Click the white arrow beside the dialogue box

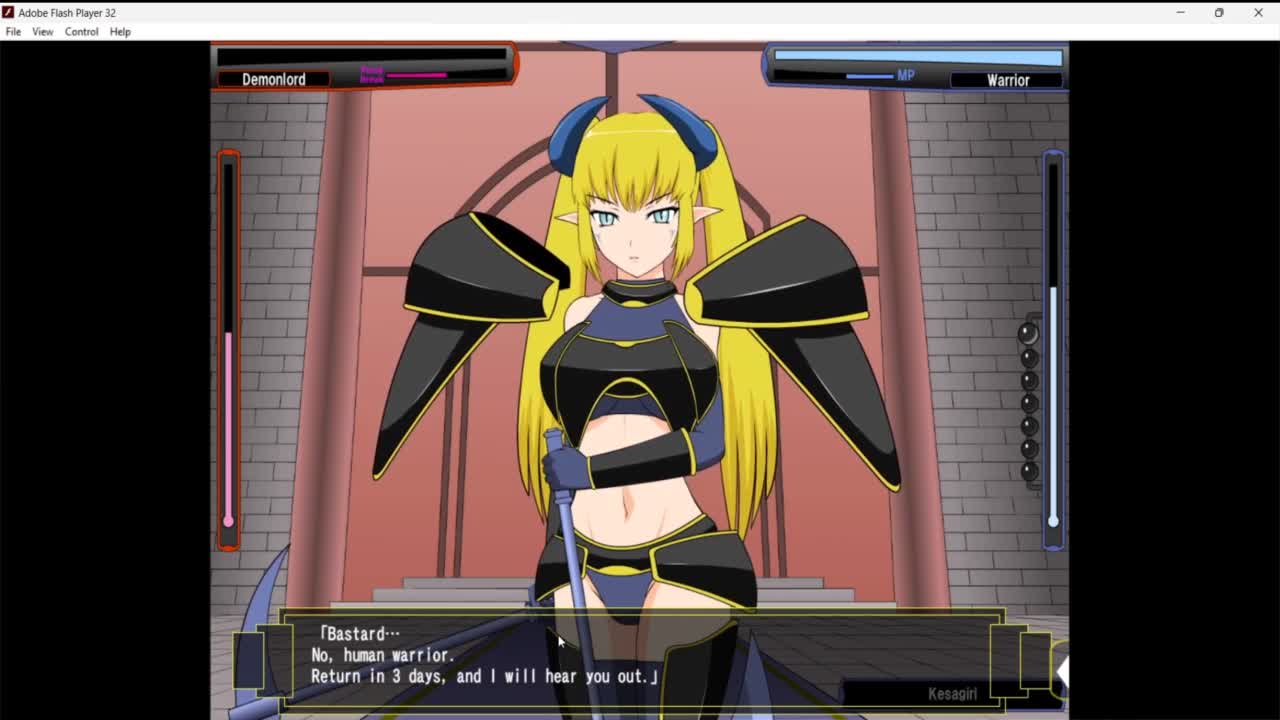pos(1061,671)
